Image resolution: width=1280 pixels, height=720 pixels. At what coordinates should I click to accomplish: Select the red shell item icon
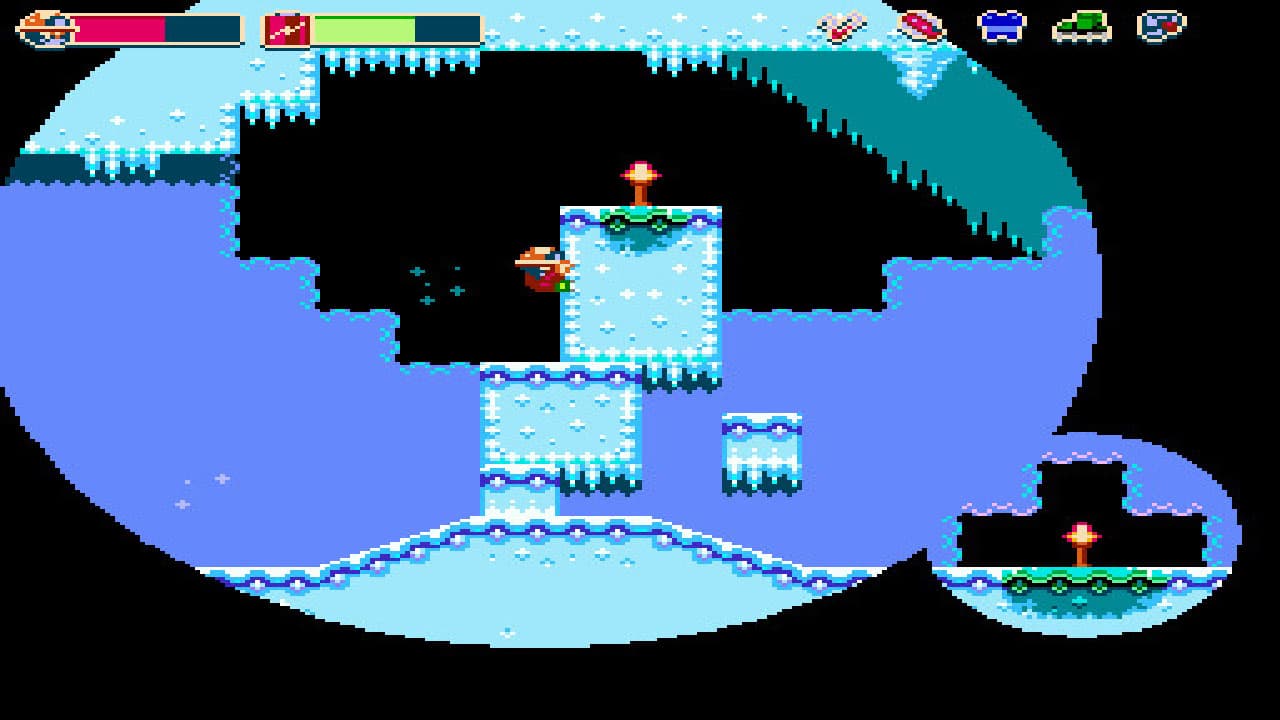[x=922, y=25]
